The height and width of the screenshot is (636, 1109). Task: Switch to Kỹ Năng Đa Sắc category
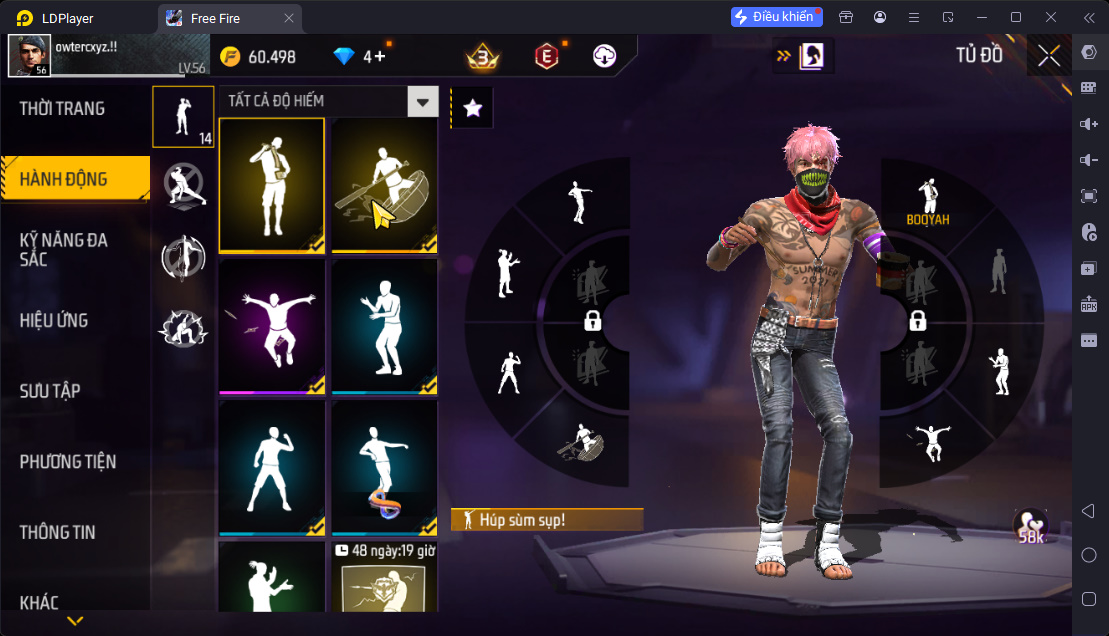[x=64, y=250]
